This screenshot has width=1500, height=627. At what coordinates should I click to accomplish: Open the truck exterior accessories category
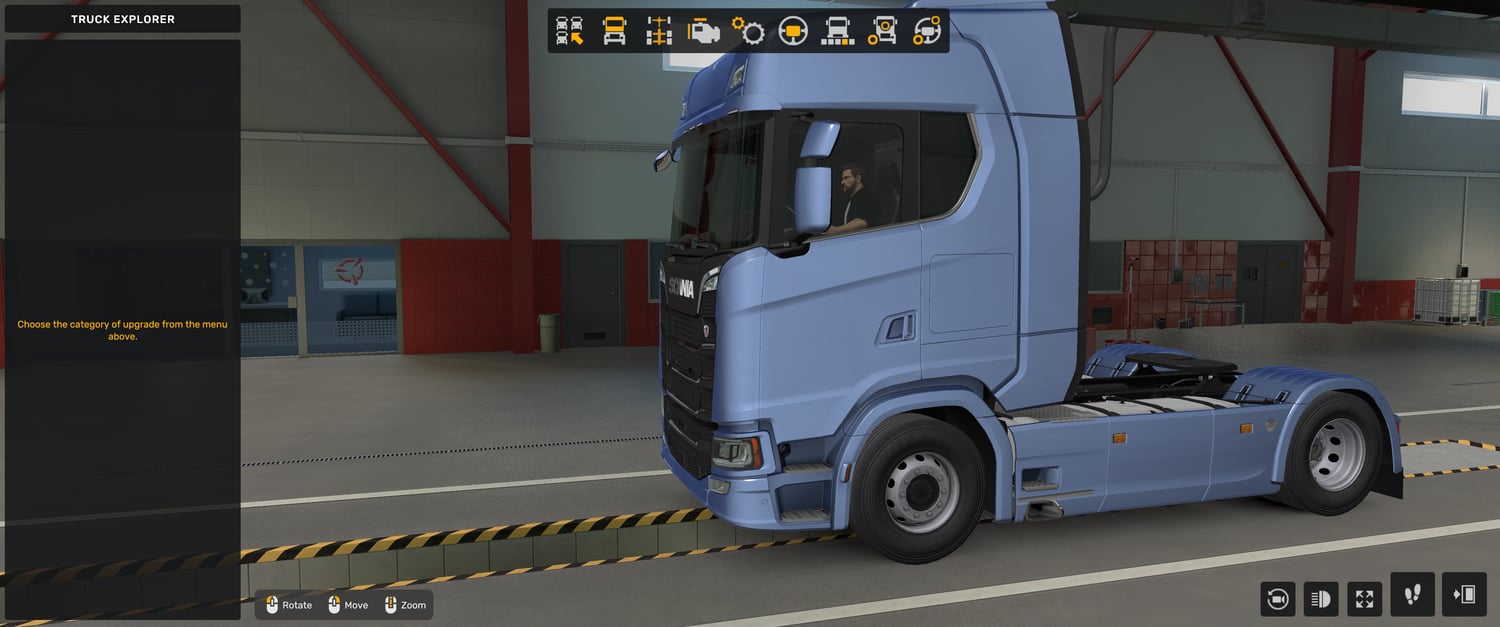pos(882,31)
